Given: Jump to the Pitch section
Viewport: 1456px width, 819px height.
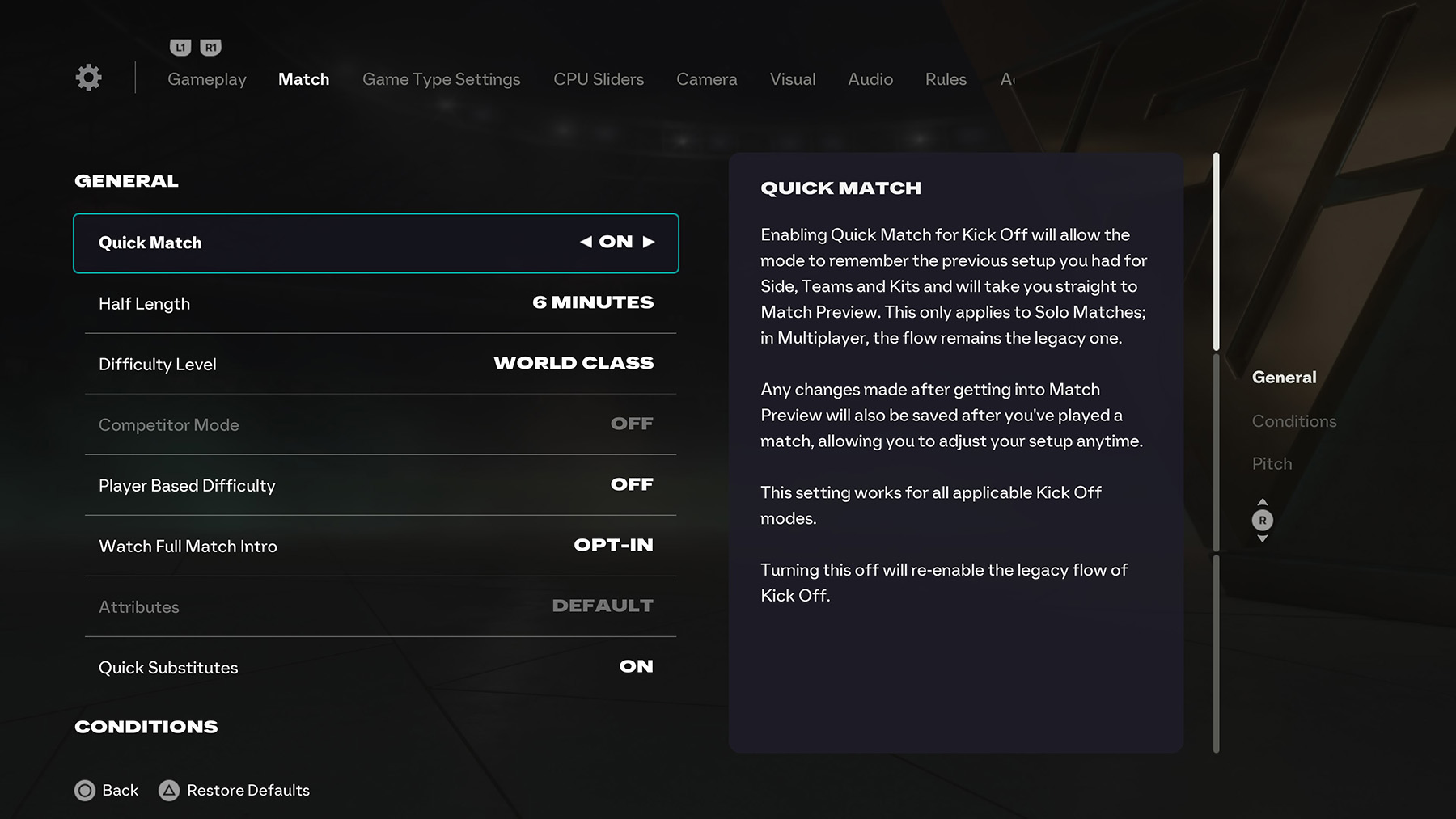Looking at the screenshot, I should pos(1272,463).
